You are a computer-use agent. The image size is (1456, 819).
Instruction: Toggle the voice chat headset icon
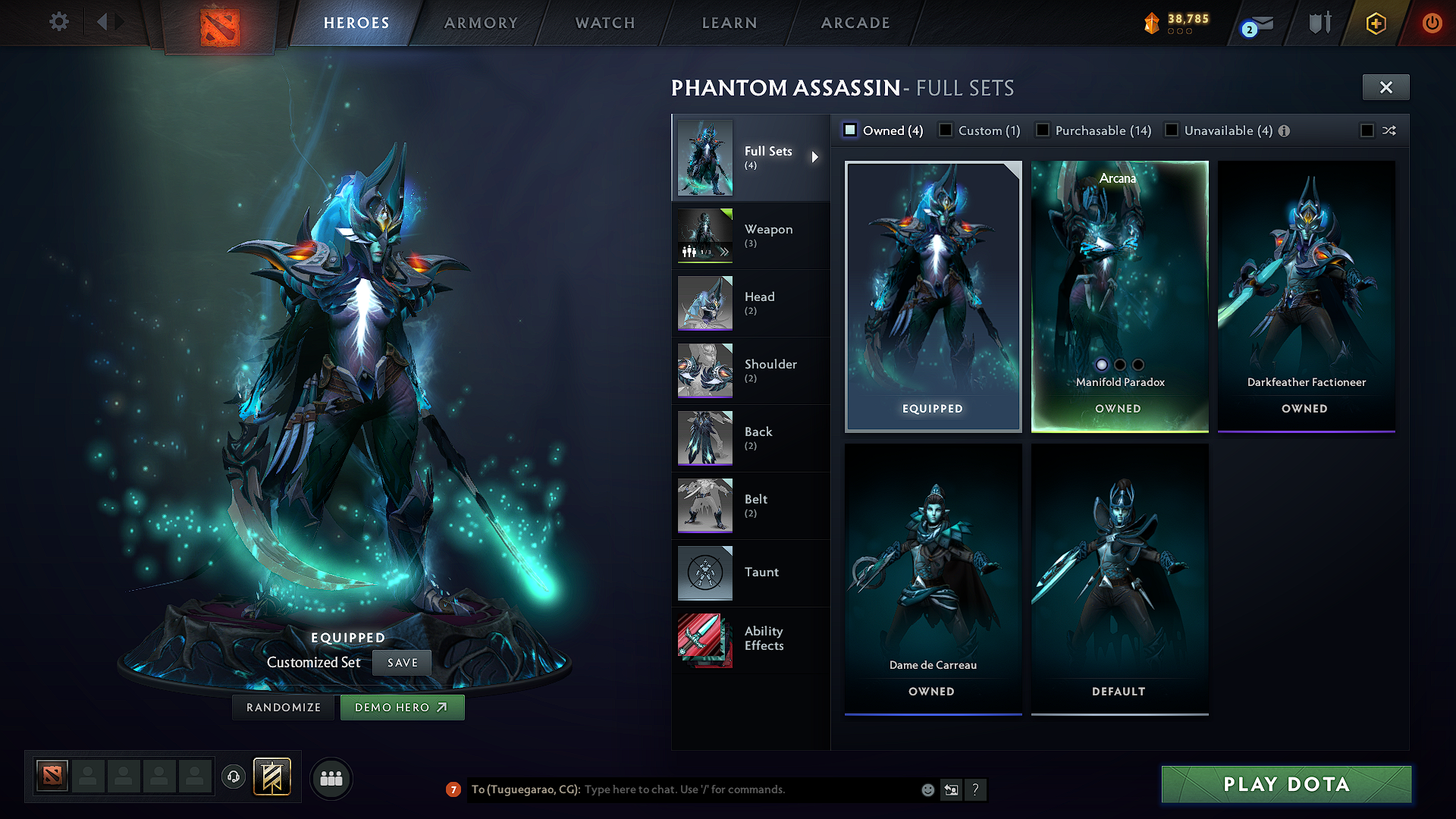234,777
